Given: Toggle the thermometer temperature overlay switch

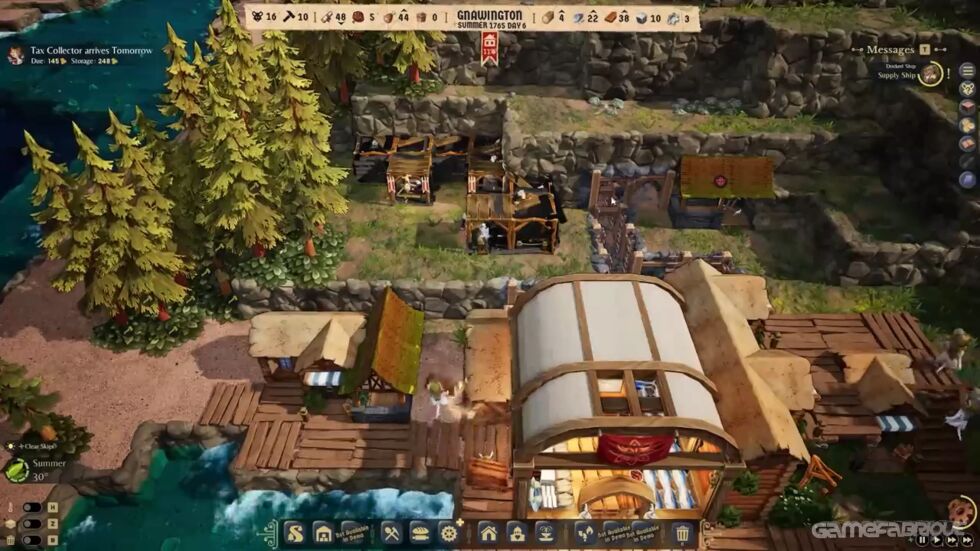Looking at the screenshot, I should (32, 507).
